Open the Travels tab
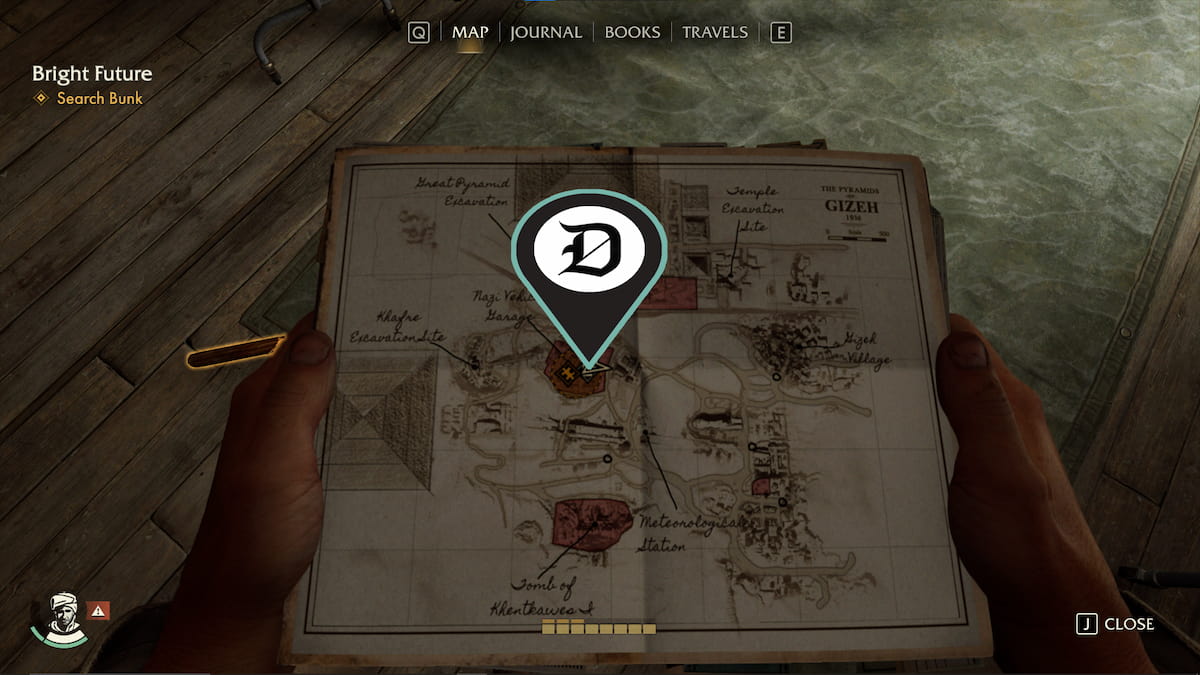This screenshot has height=675, width=1200. (x=714, y=32)
